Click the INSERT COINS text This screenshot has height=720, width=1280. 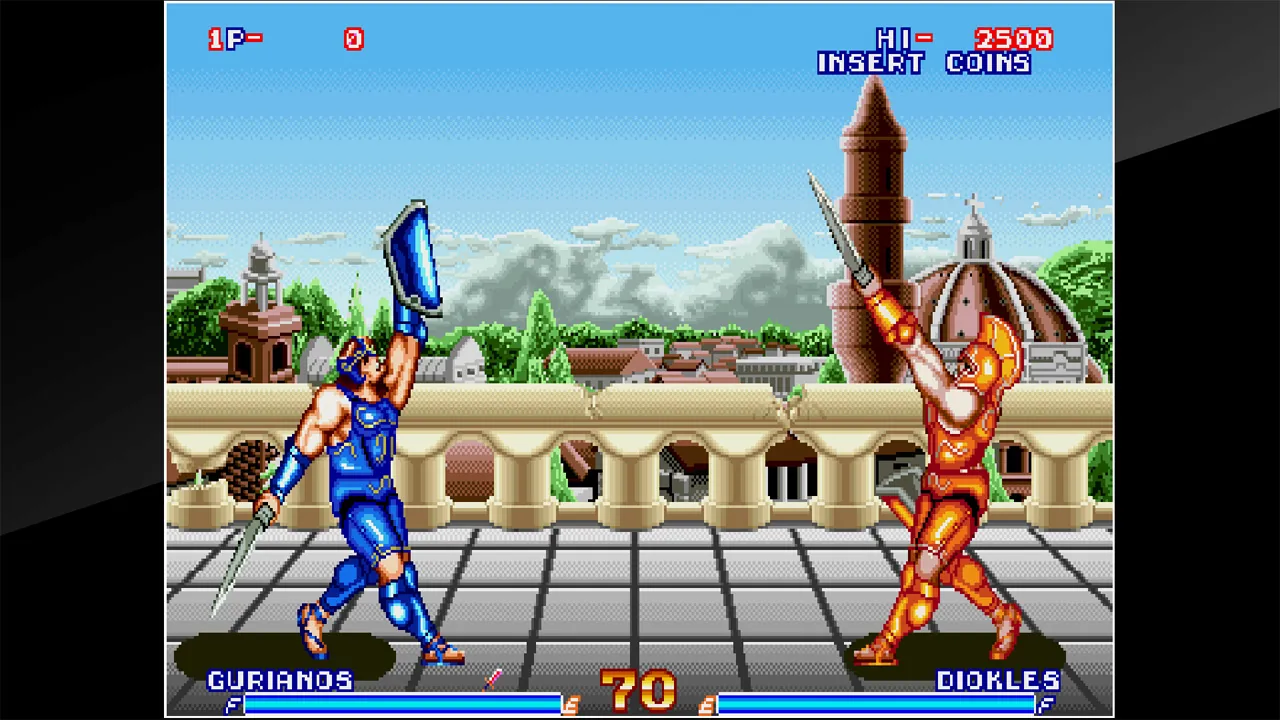pyautogui.click(x=925, y=63)
